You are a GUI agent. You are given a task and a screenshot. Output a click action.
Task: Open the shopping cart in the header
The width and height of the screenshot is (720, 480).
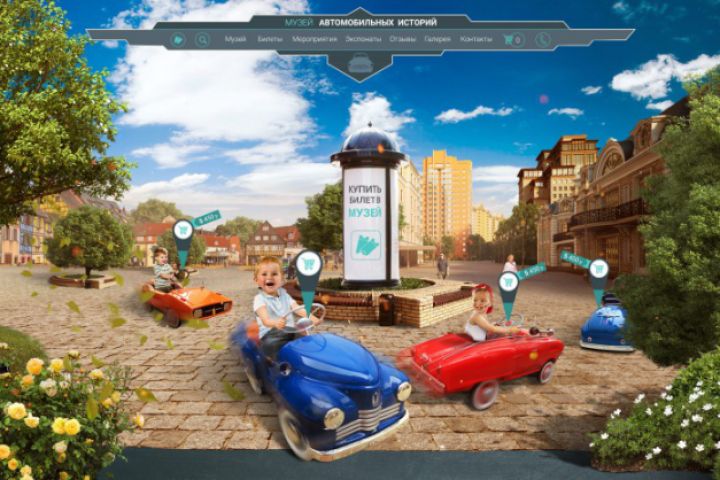pyautogui.click(x=511, y=40)
